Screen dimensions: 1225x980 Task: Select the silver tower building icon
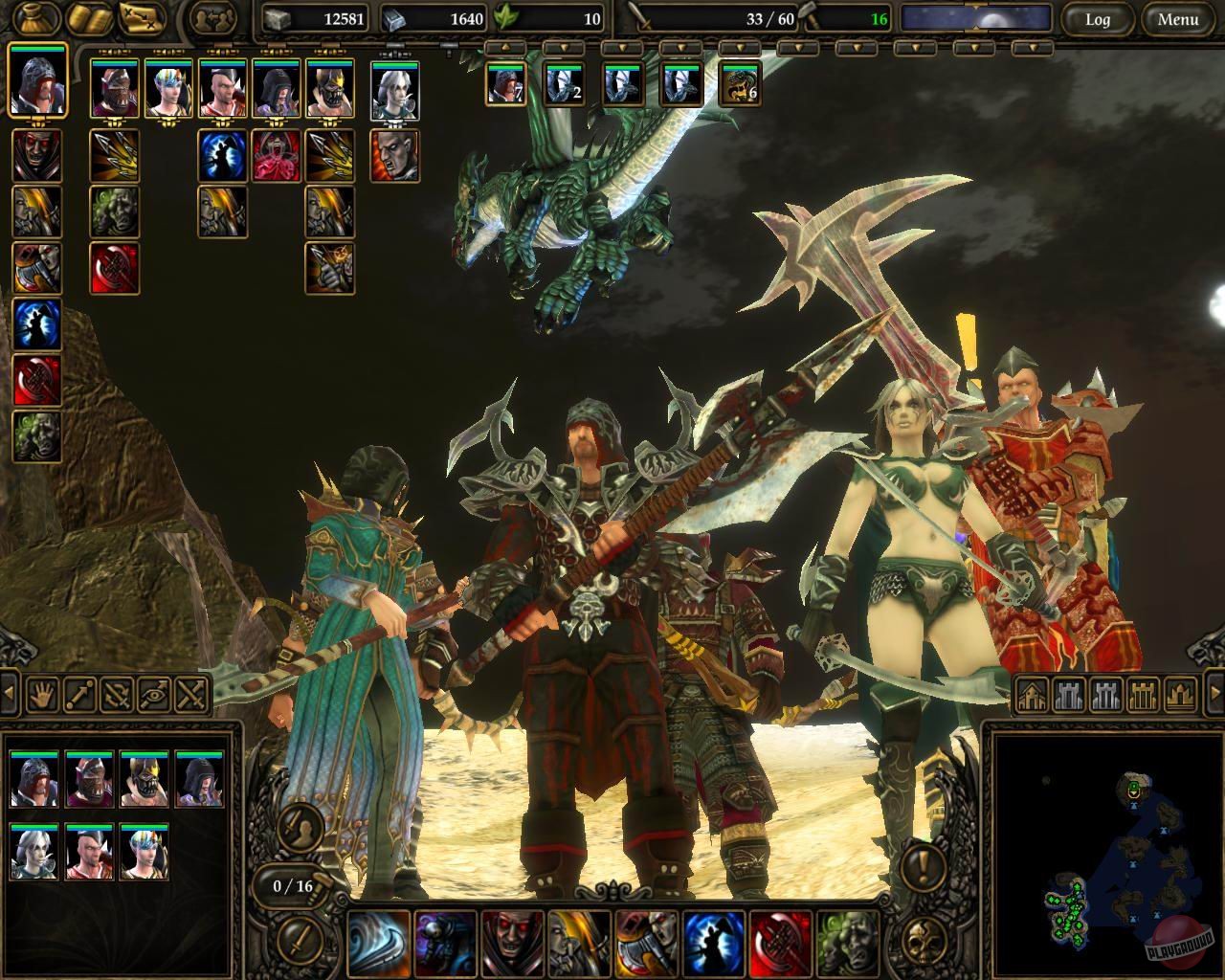[x=1069, y=696]
